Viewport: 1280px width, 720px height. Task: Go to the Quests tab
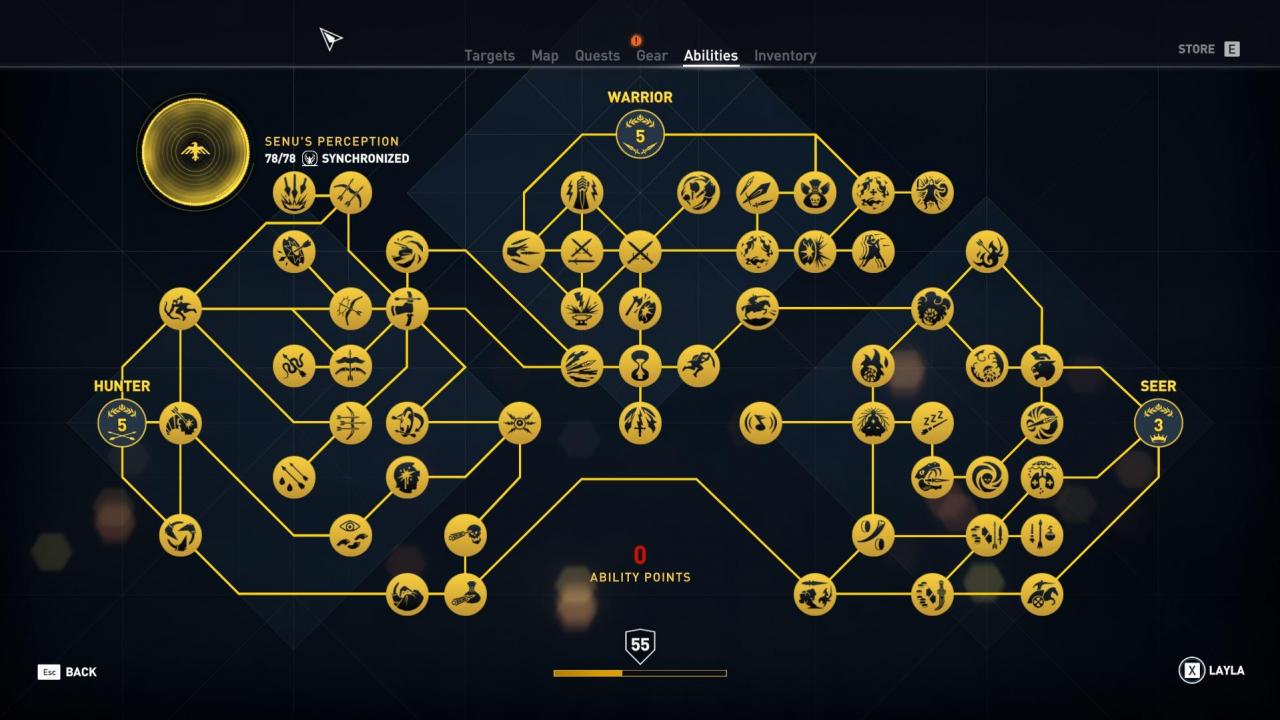click(597, 56)
